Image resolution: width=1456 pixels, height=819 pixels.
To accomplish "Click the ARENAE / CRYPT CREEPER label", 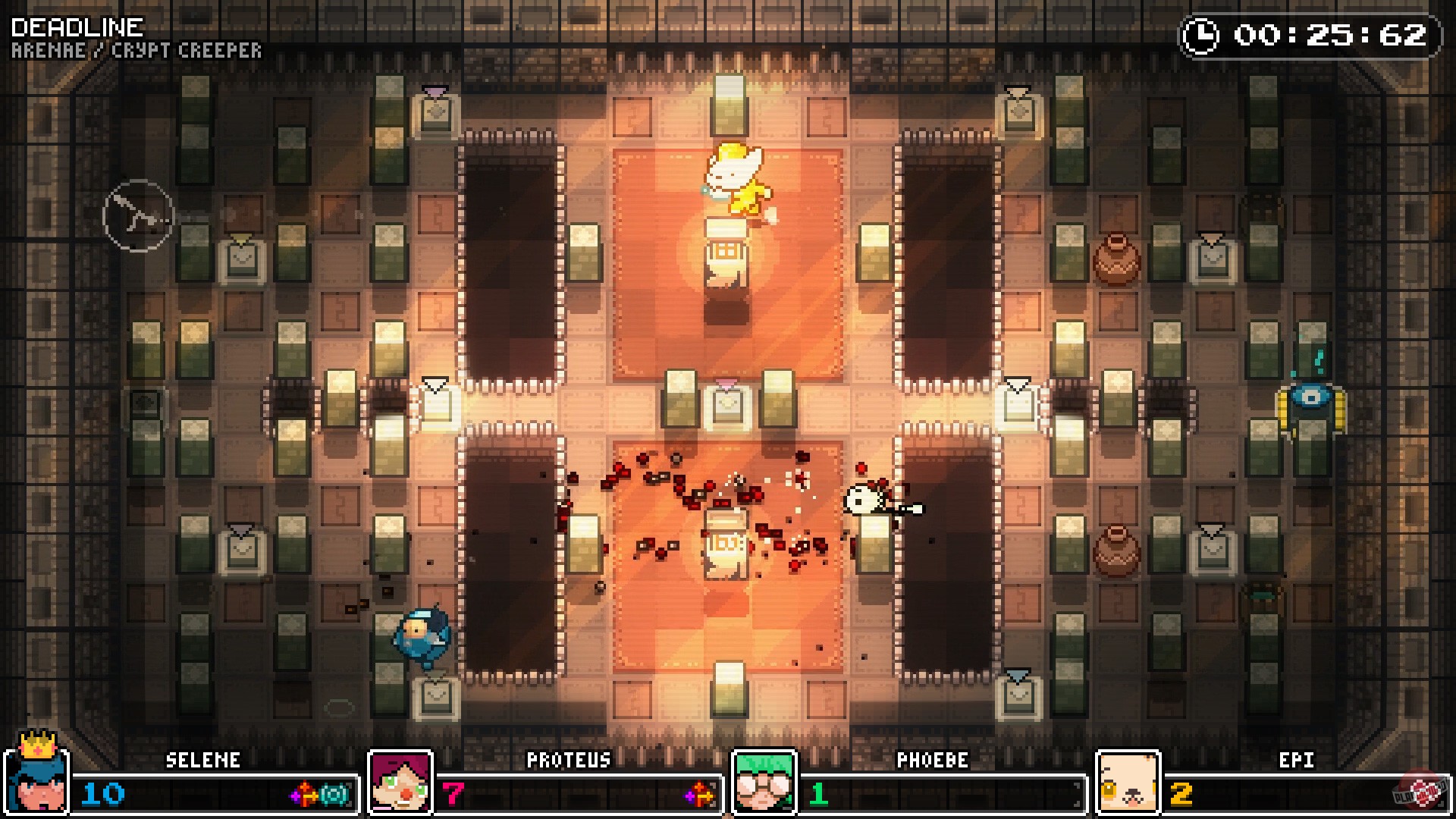I will pos(136,51).
